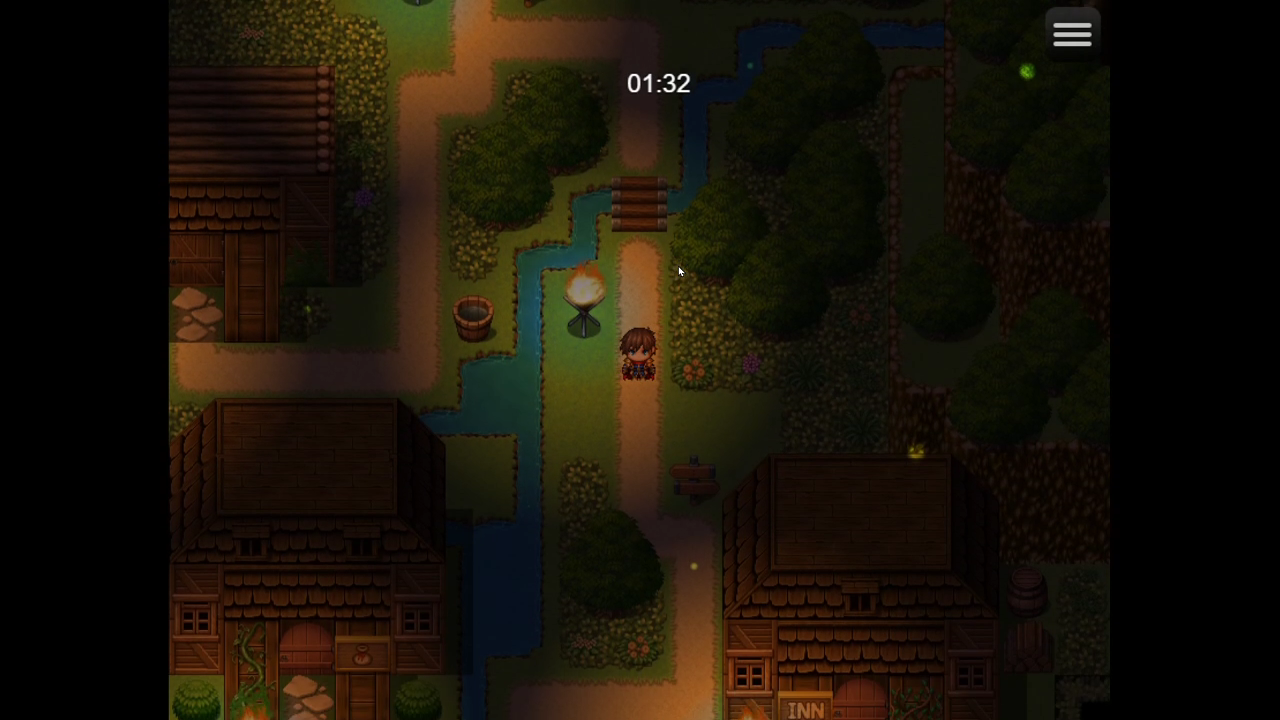Click the barrel beside the inn
The height and width of the screenshot is (720, 1280).
point(1028,592)
